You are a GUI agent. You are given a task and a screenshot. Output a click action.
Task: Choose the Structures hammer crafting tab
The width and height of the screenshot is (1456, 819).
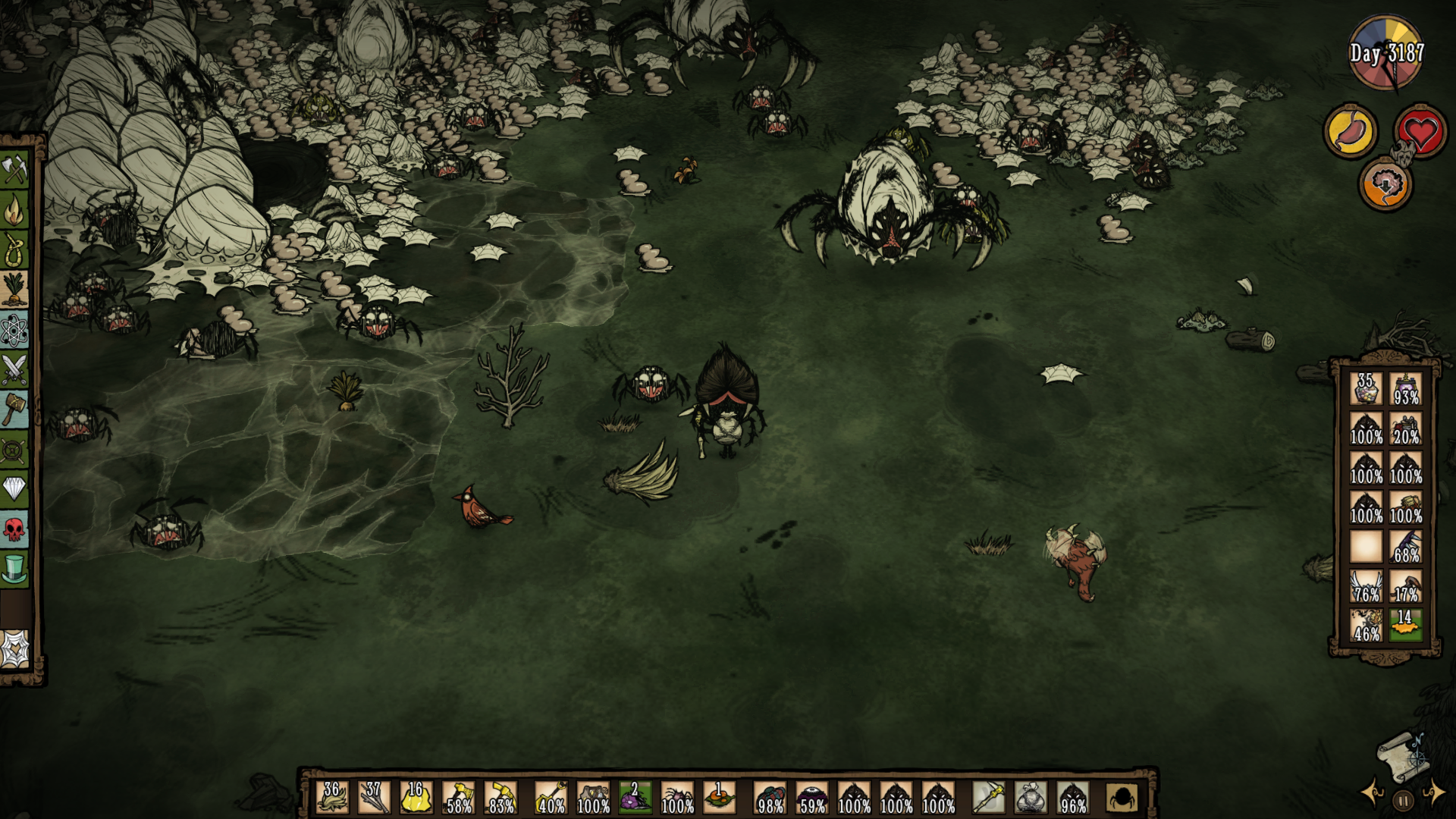pos(14,409)
